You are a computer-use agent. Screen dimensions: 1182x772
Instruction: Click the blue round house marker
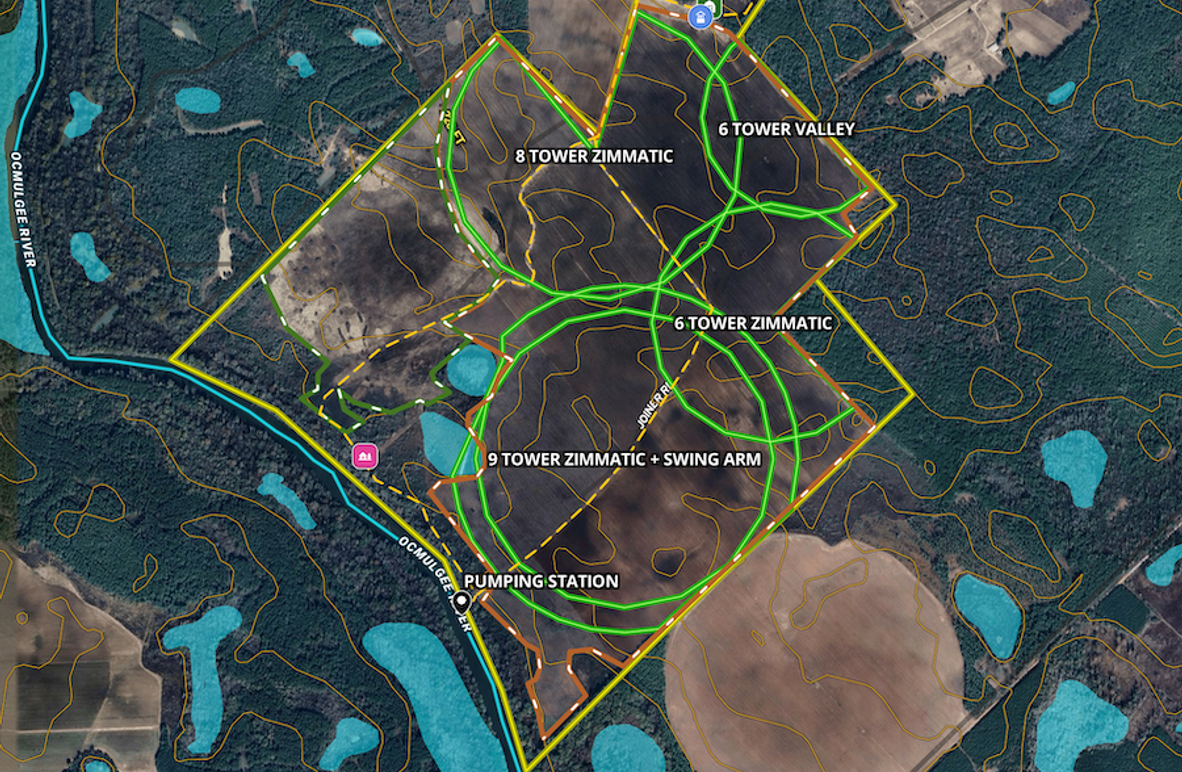703,15
